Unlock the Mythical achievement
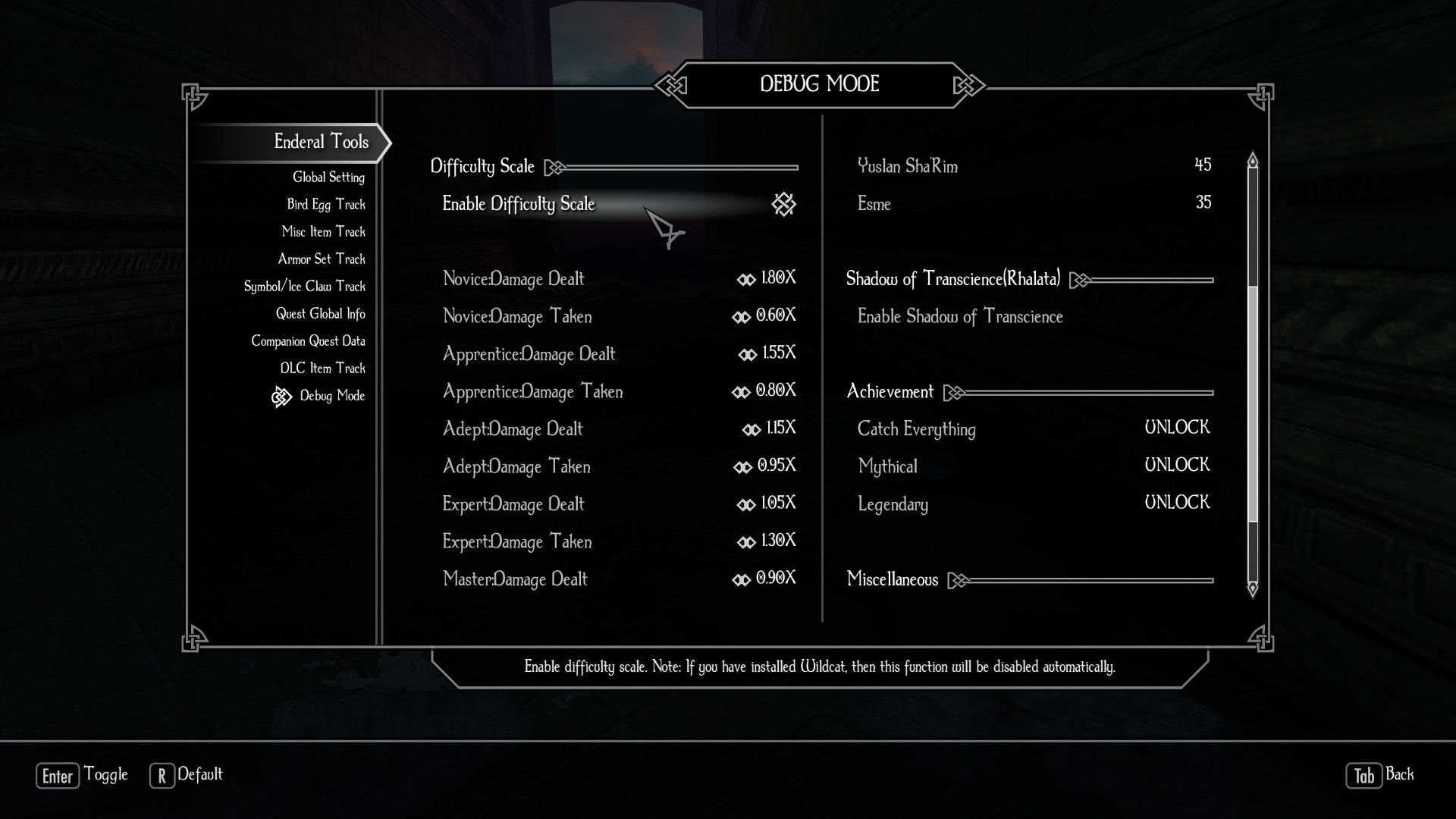The image size is (1456, 819). coord(1176,466)
